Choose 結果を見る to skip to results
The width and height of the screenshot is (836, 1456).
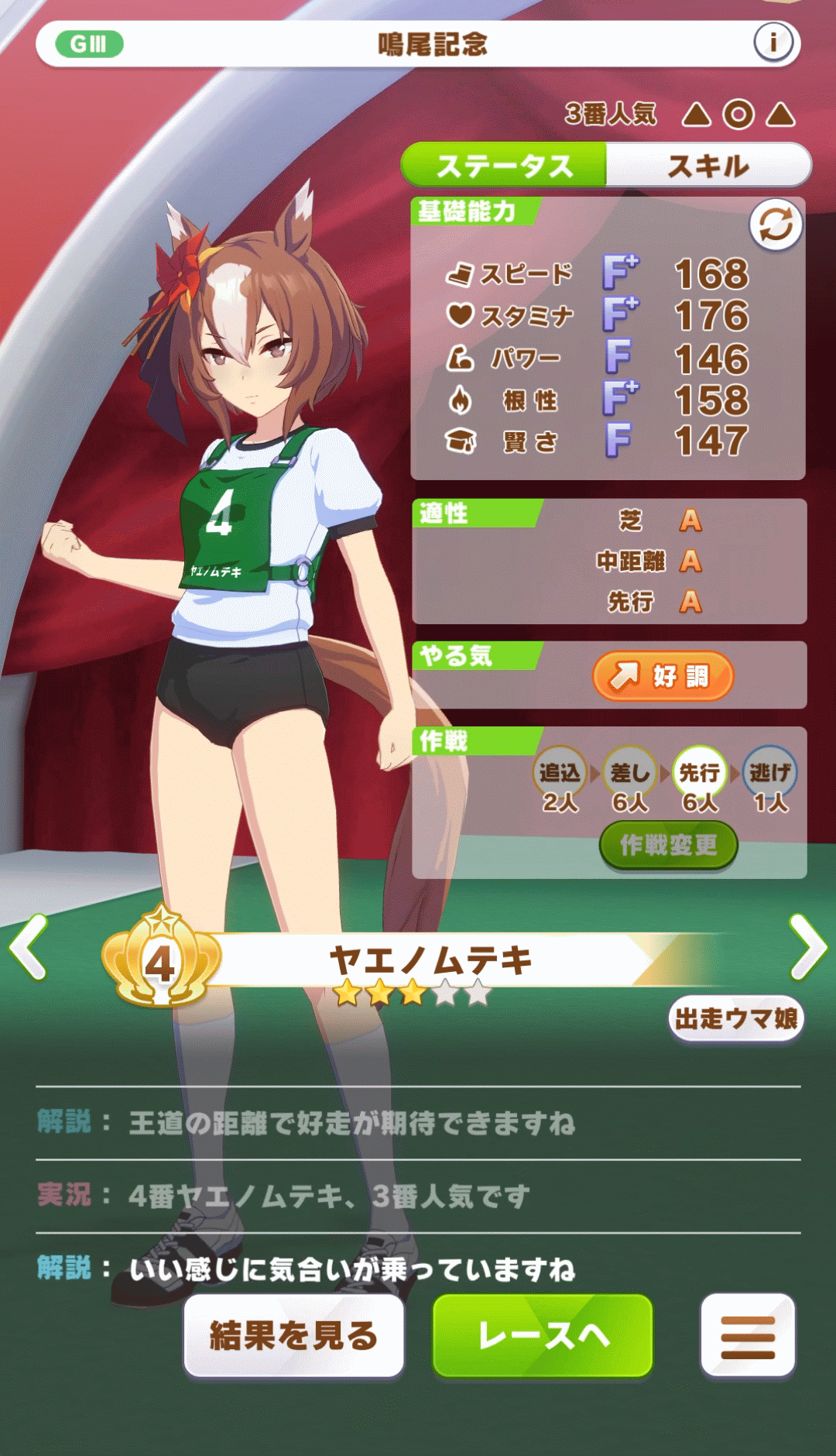[293, 1335]
